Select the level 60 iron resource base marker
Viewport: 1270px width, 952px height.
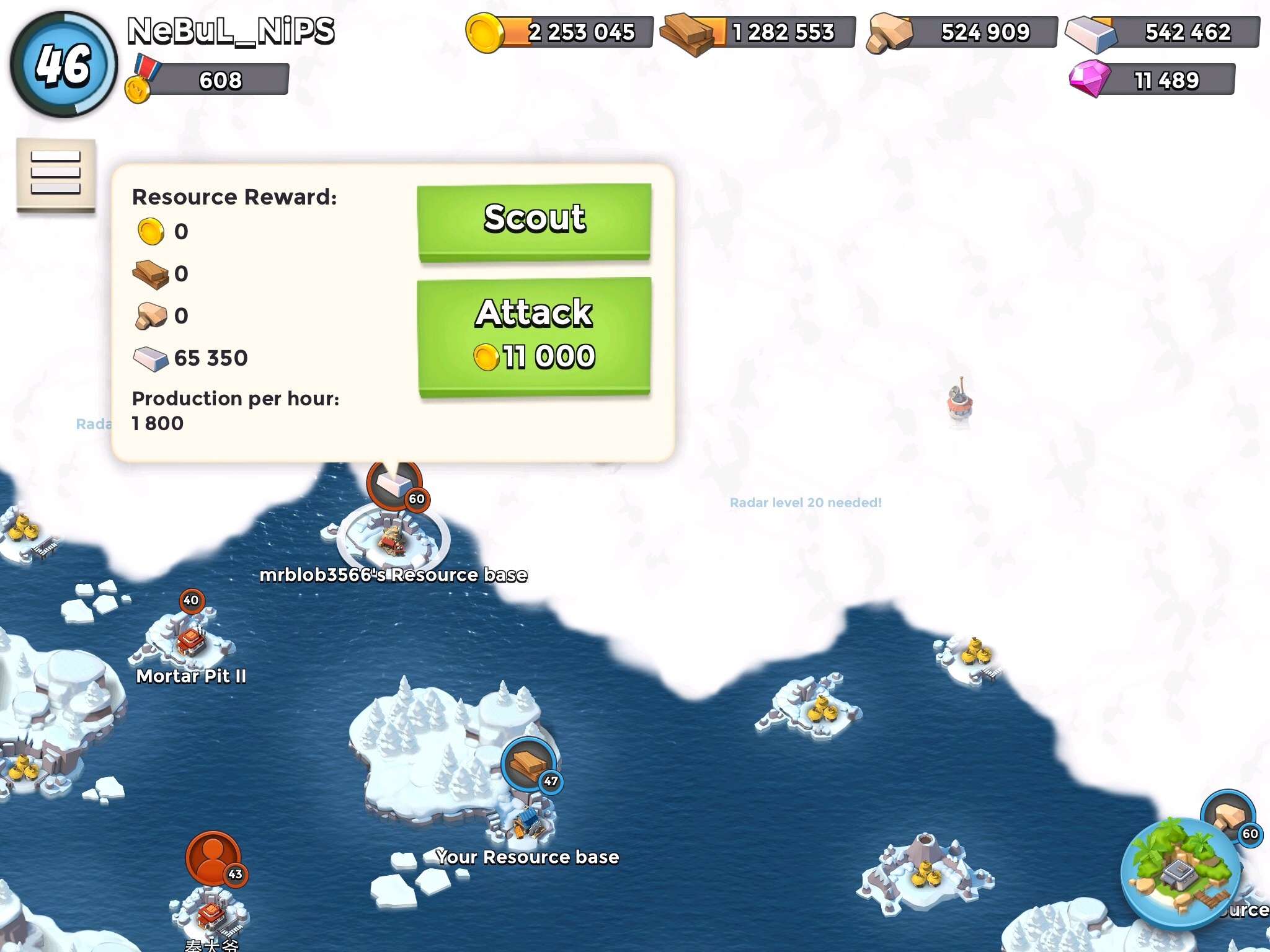[x=395, y=485]
